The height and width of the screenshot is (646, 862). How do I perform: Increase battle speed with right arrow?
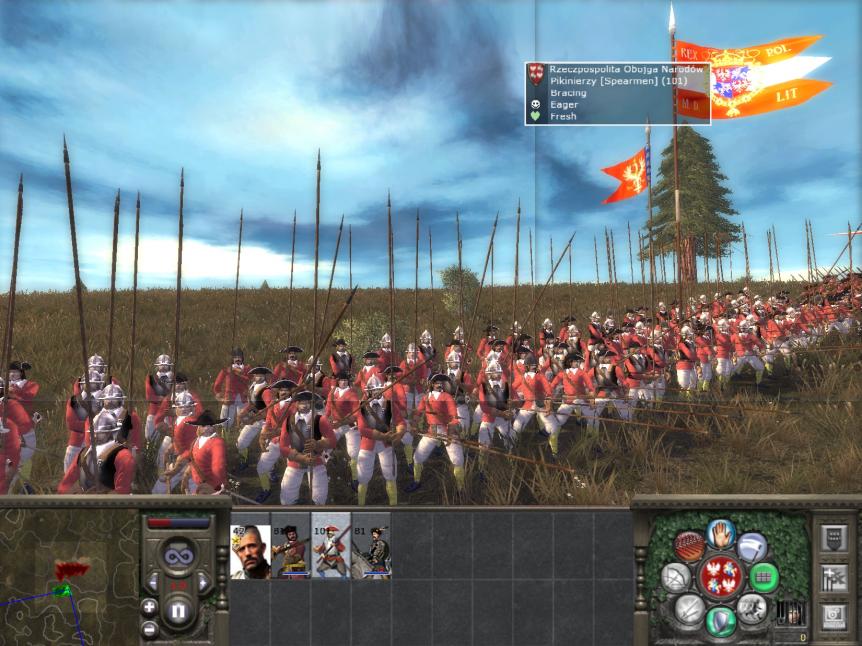(204, 582)
